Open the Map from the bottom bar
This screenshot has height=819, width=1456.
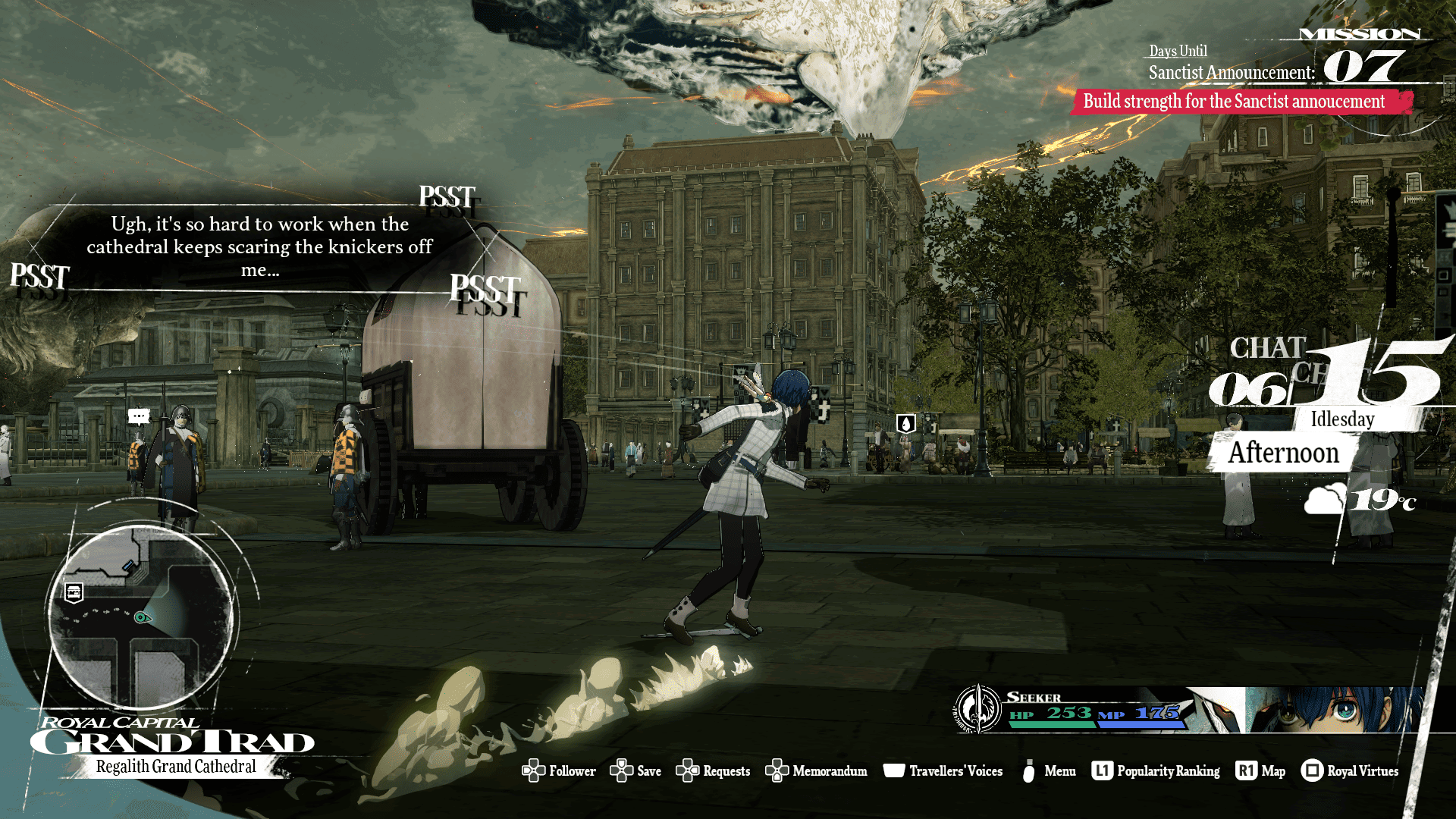coord(1260,771)
